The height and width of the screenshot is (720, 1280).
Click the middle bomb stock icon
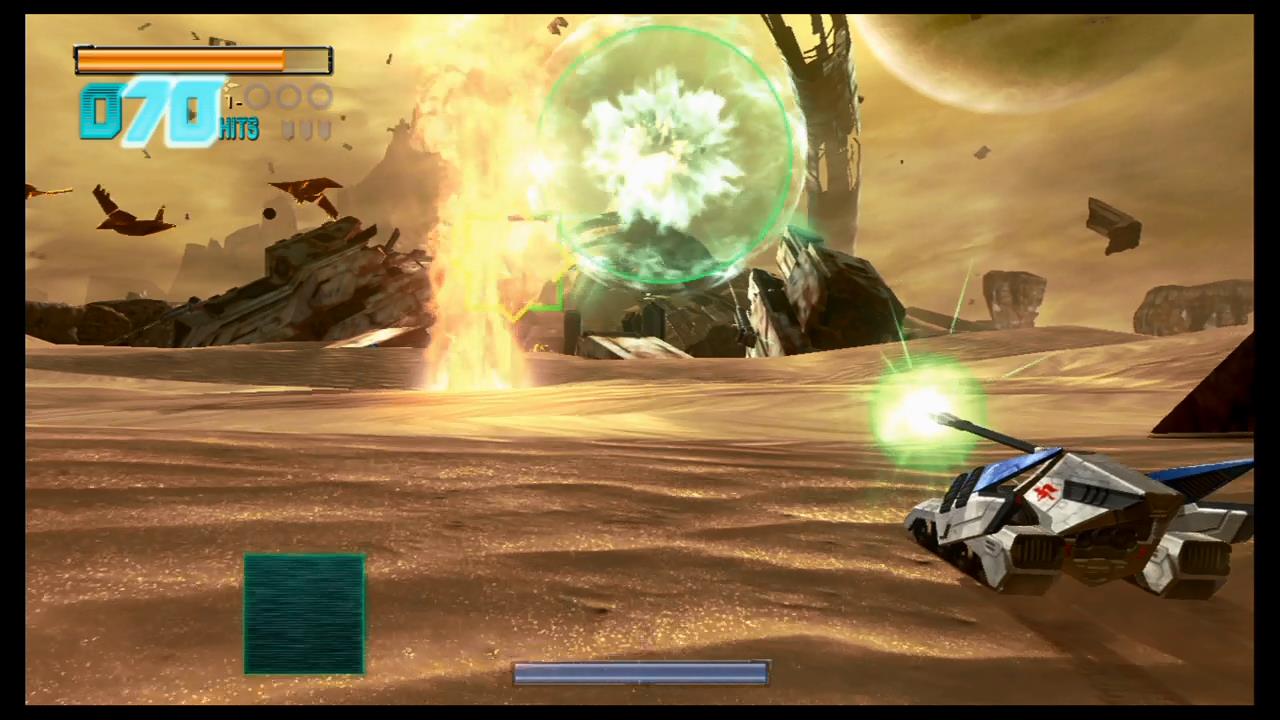[x=307, y=128]
